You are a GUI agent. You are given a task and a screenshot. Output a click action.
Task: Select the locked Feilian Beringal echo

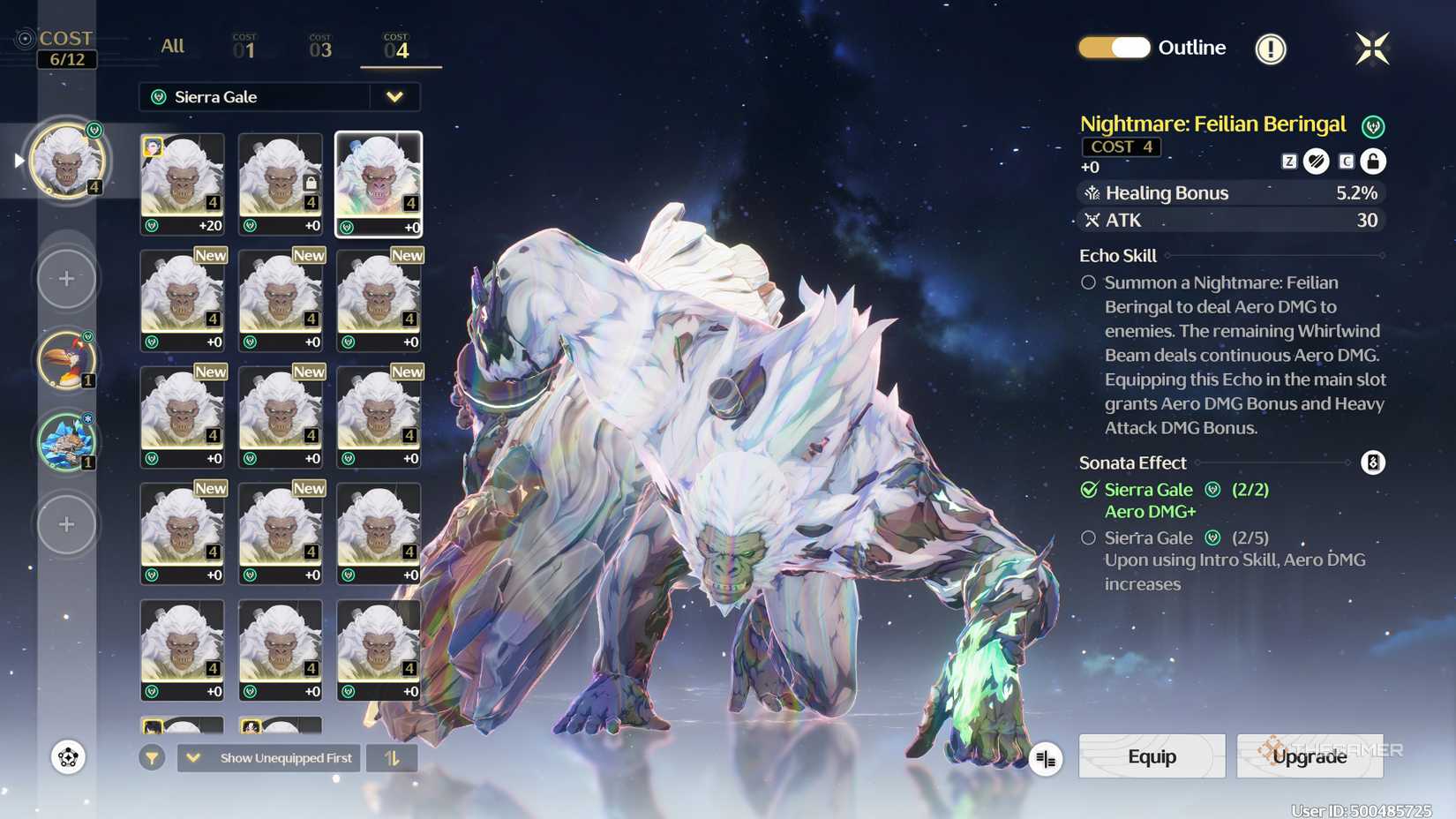pos(281,184)
